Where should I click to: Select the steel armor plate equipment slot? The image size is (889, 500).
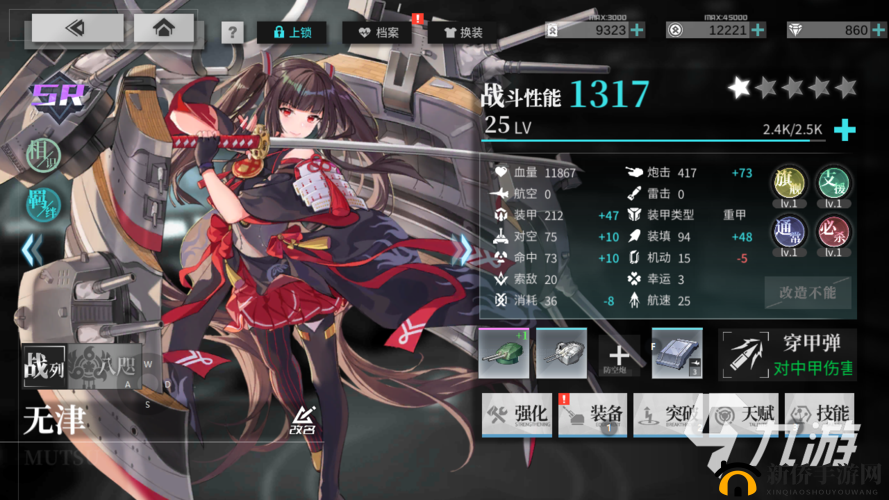pos(677,354)
